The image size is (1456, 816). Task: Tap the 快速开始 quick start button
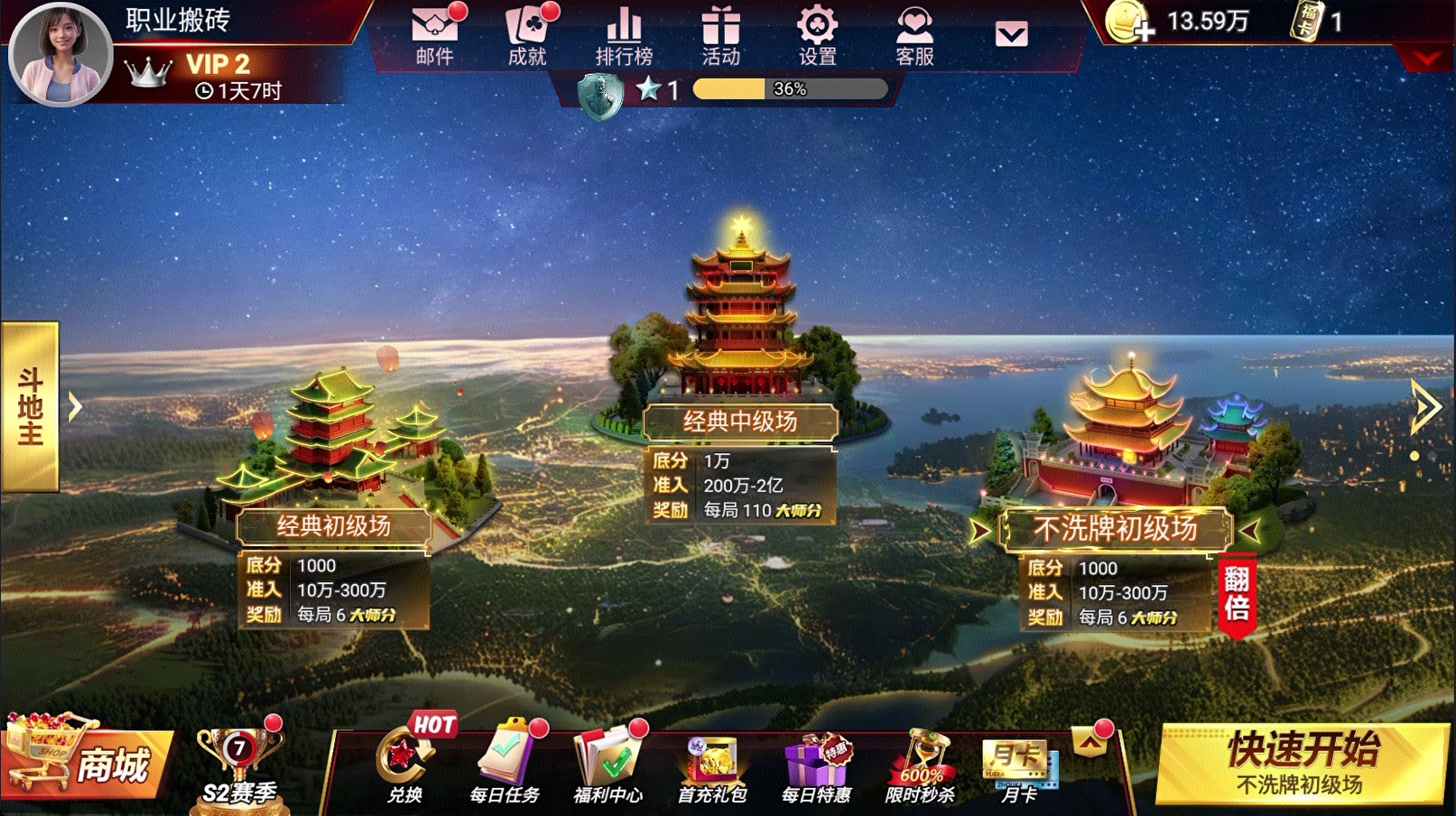pyautogui.click(x=1300, y=763)
